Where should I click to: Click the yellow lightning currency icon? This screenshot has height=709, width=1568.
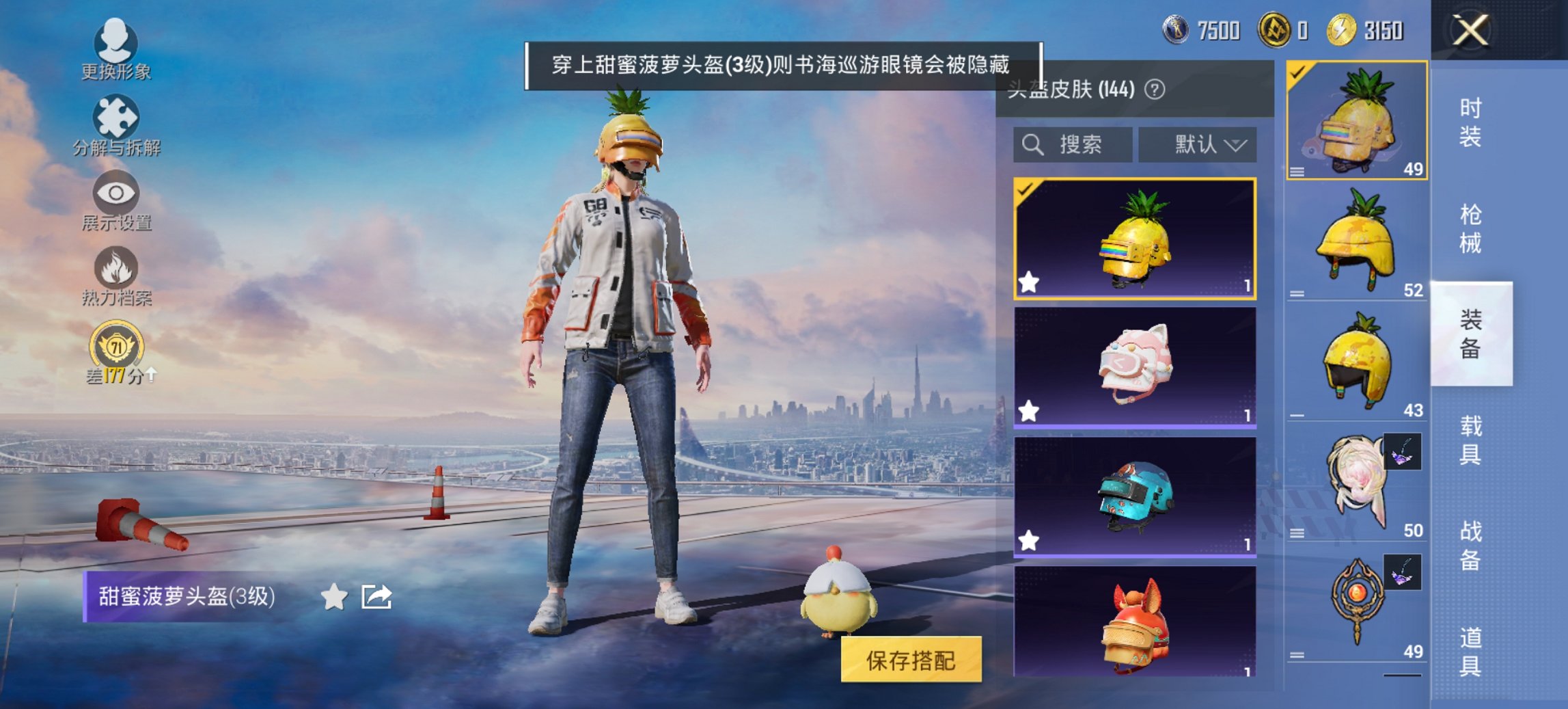(1342, 31)
